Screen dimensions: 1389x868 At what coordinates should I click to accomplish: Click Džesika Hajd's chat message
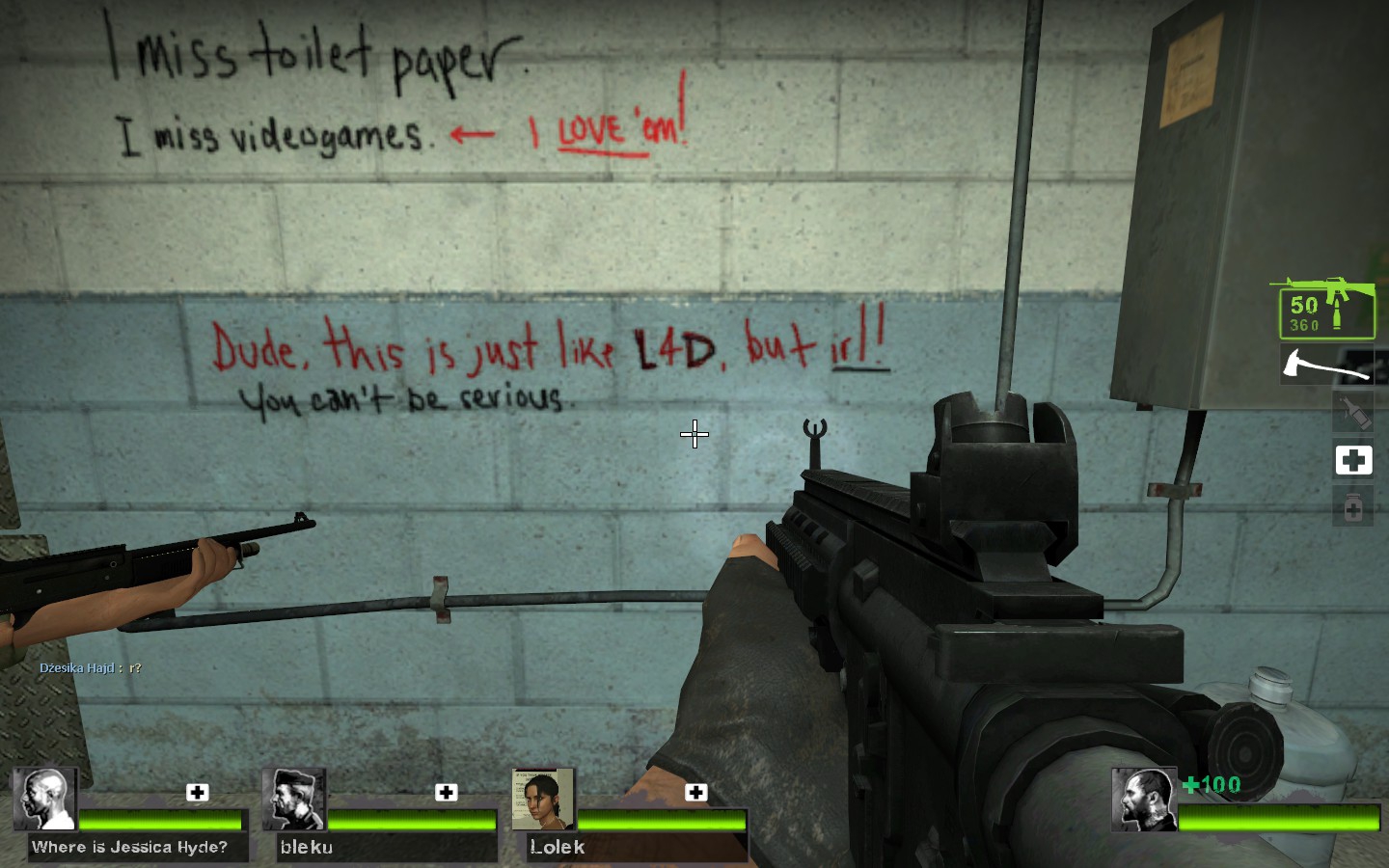90,667
